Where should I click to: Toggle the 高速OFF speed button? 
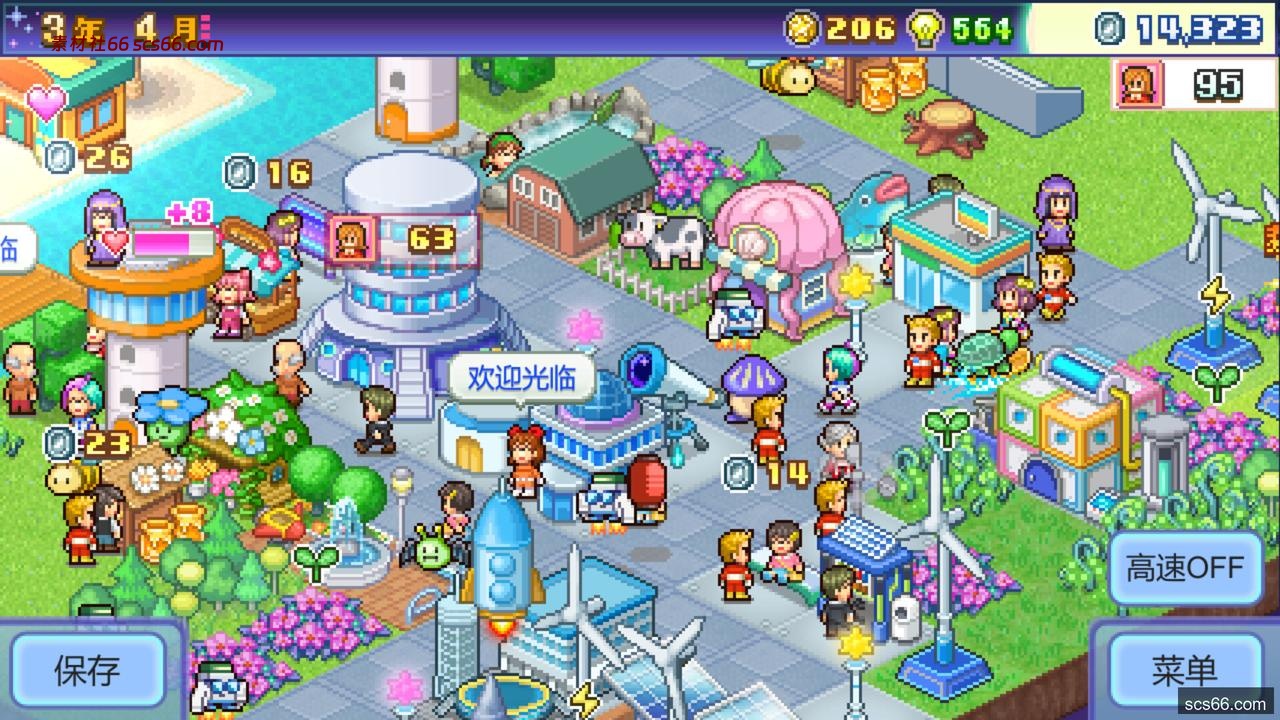1185,567
